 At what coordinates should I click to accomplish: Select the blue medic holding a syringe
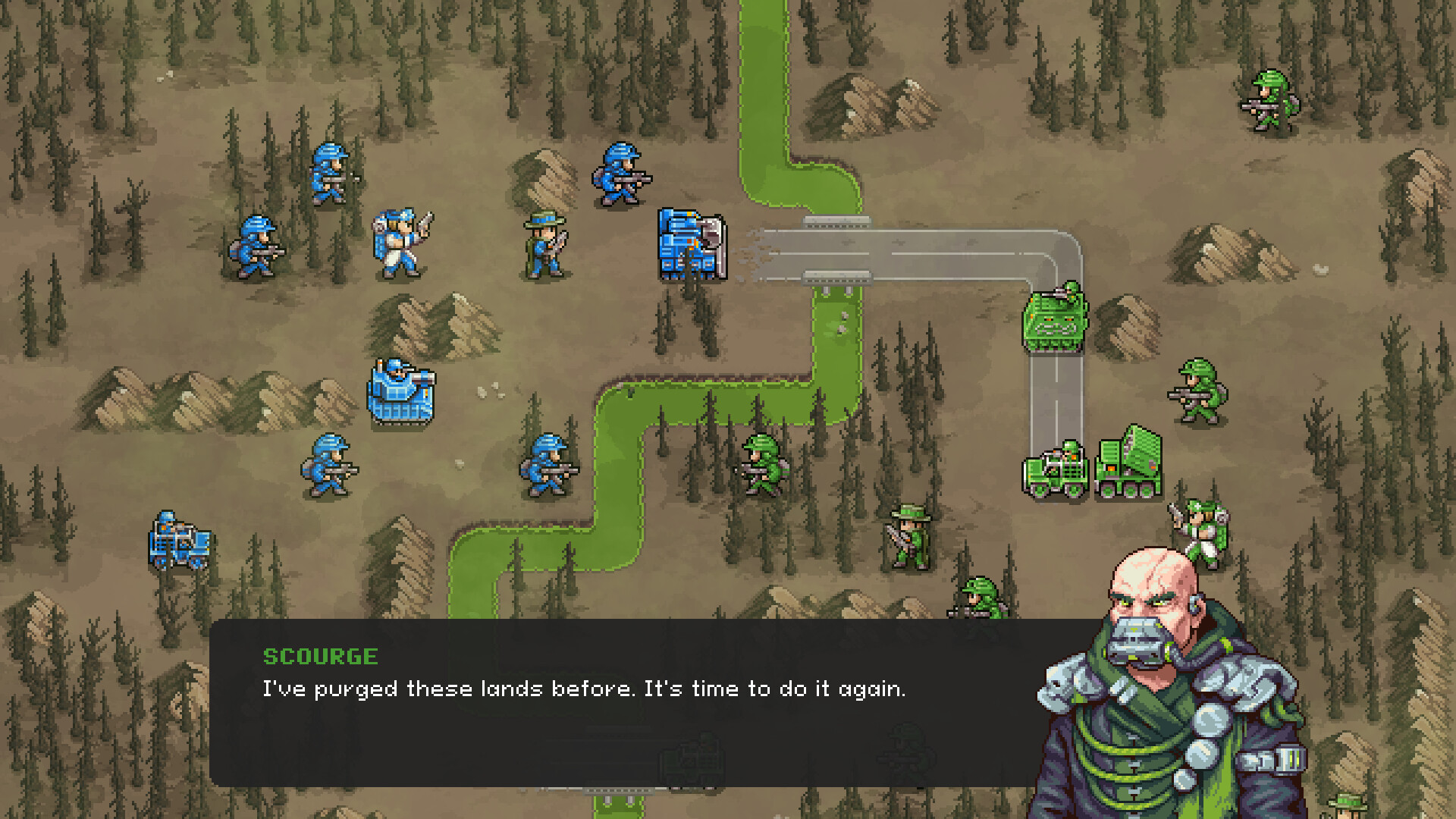click(400, 239)
